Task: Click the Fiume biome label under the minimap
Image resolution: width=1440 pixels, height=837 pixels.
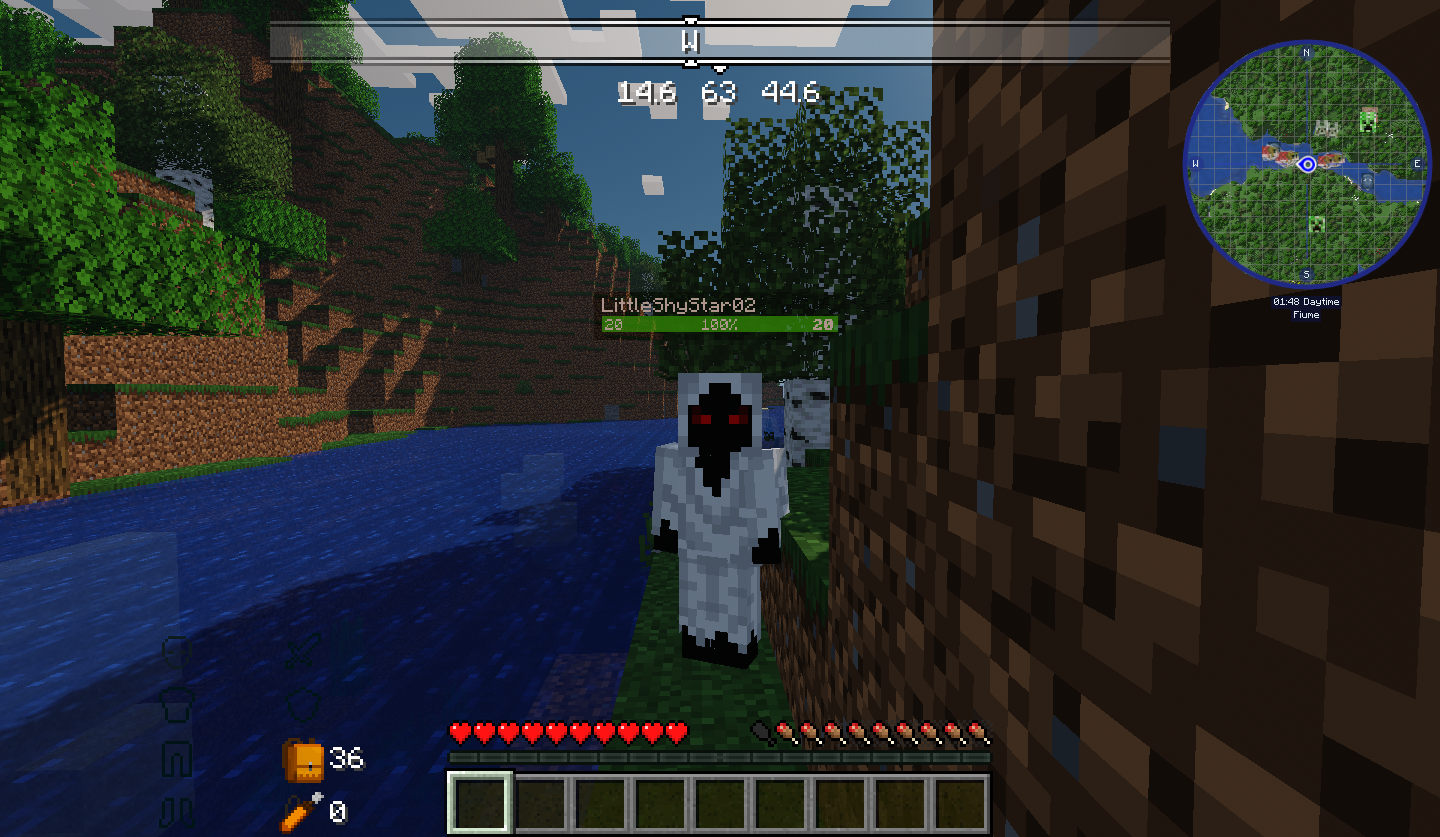Action: coord(1306,314)
